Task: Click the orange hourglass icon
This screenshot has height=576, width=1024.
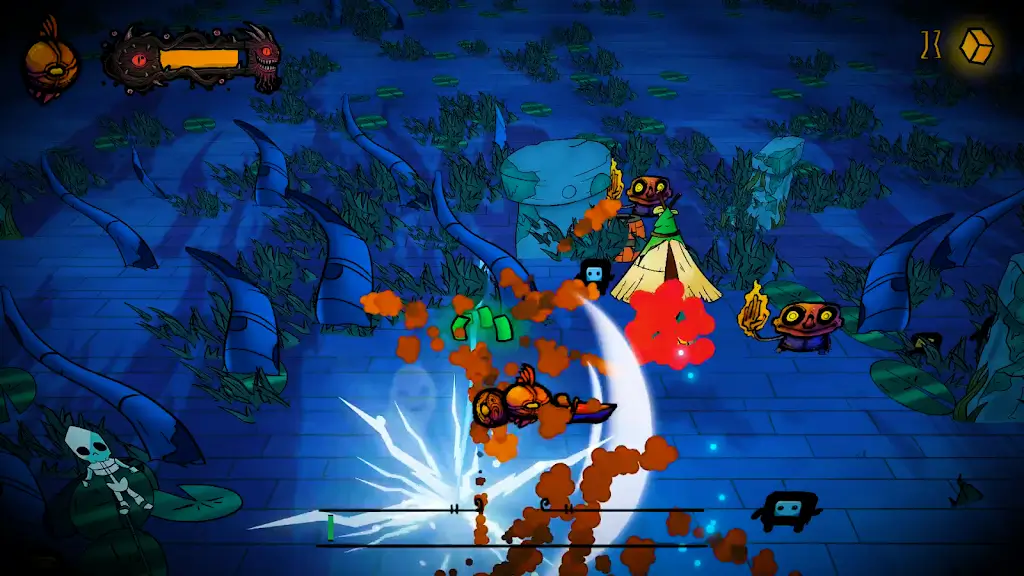Action: tap(931, 45)
